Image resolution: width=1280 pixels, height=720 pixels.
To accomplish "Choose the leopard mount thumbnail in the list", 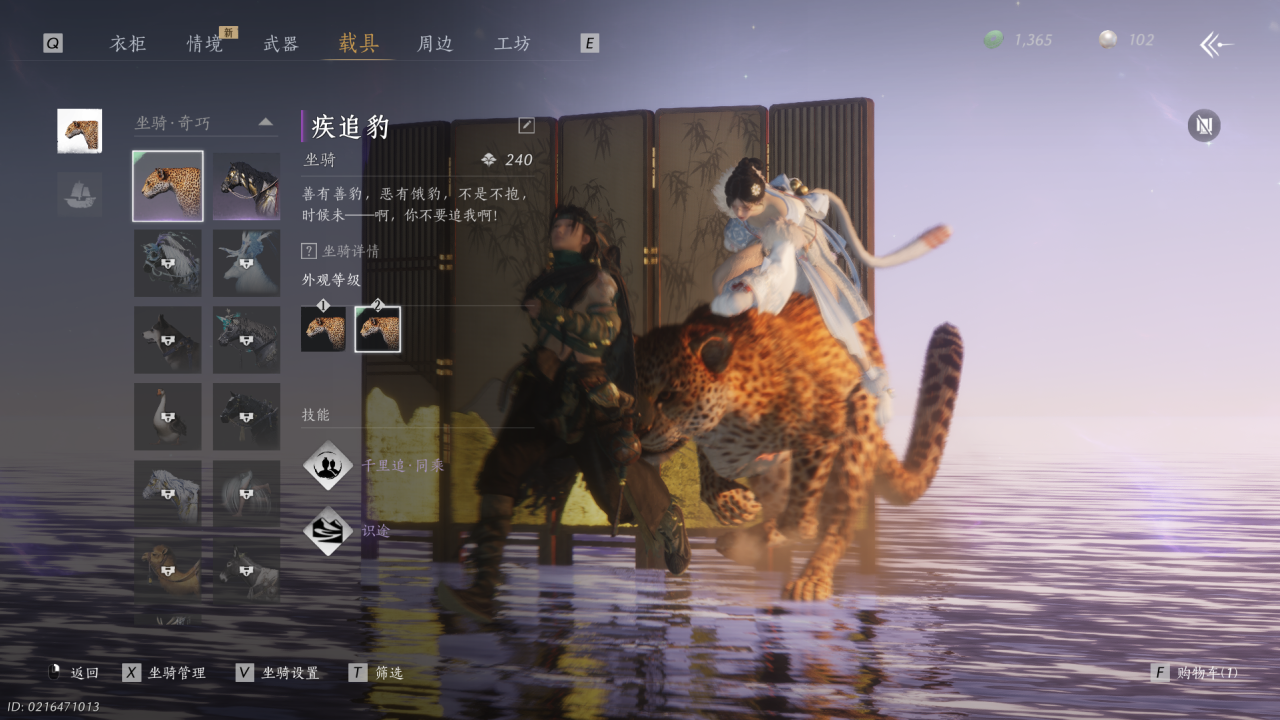I will coord(168,186).
